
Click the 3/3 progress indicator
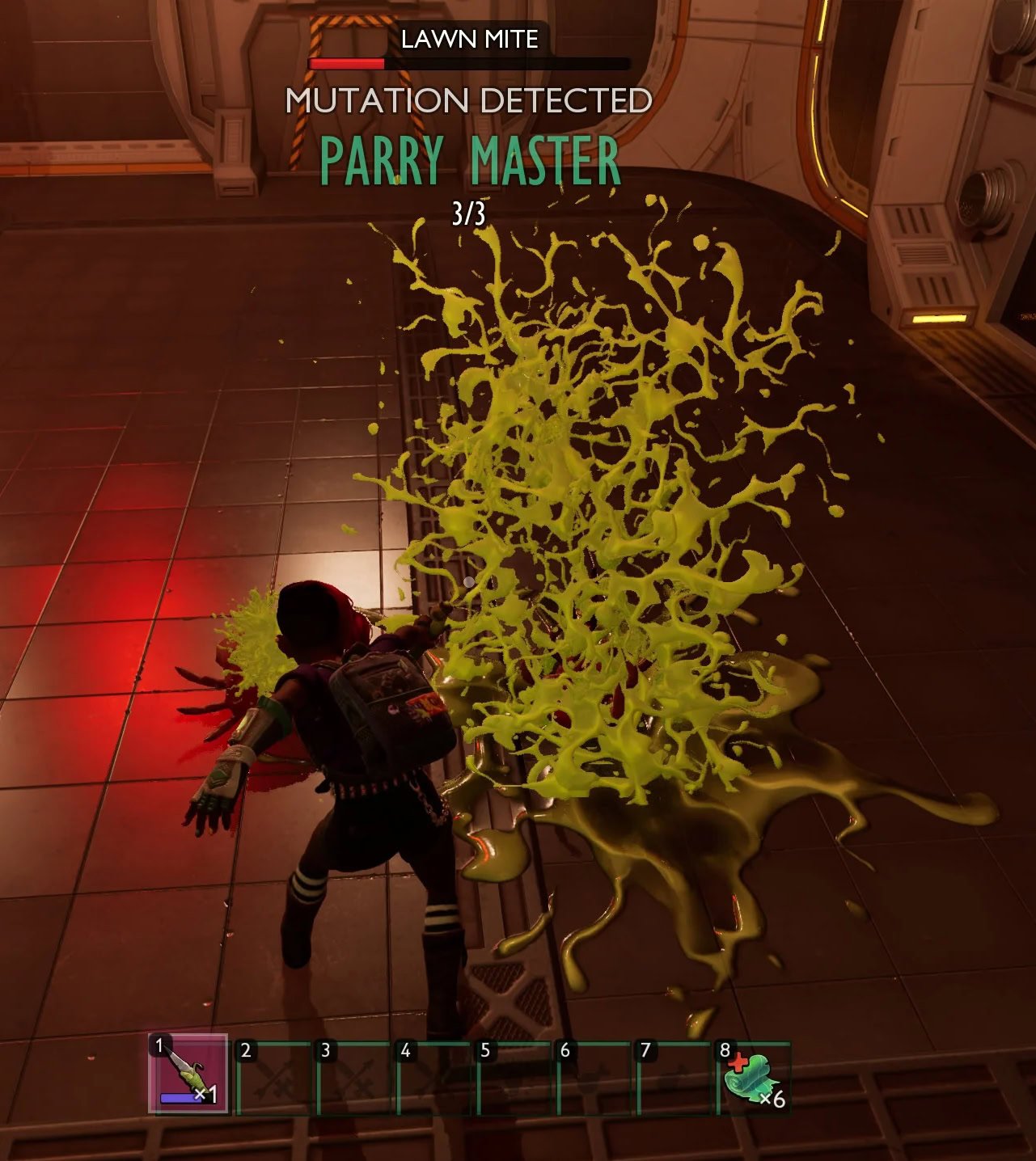coord(467,211)
